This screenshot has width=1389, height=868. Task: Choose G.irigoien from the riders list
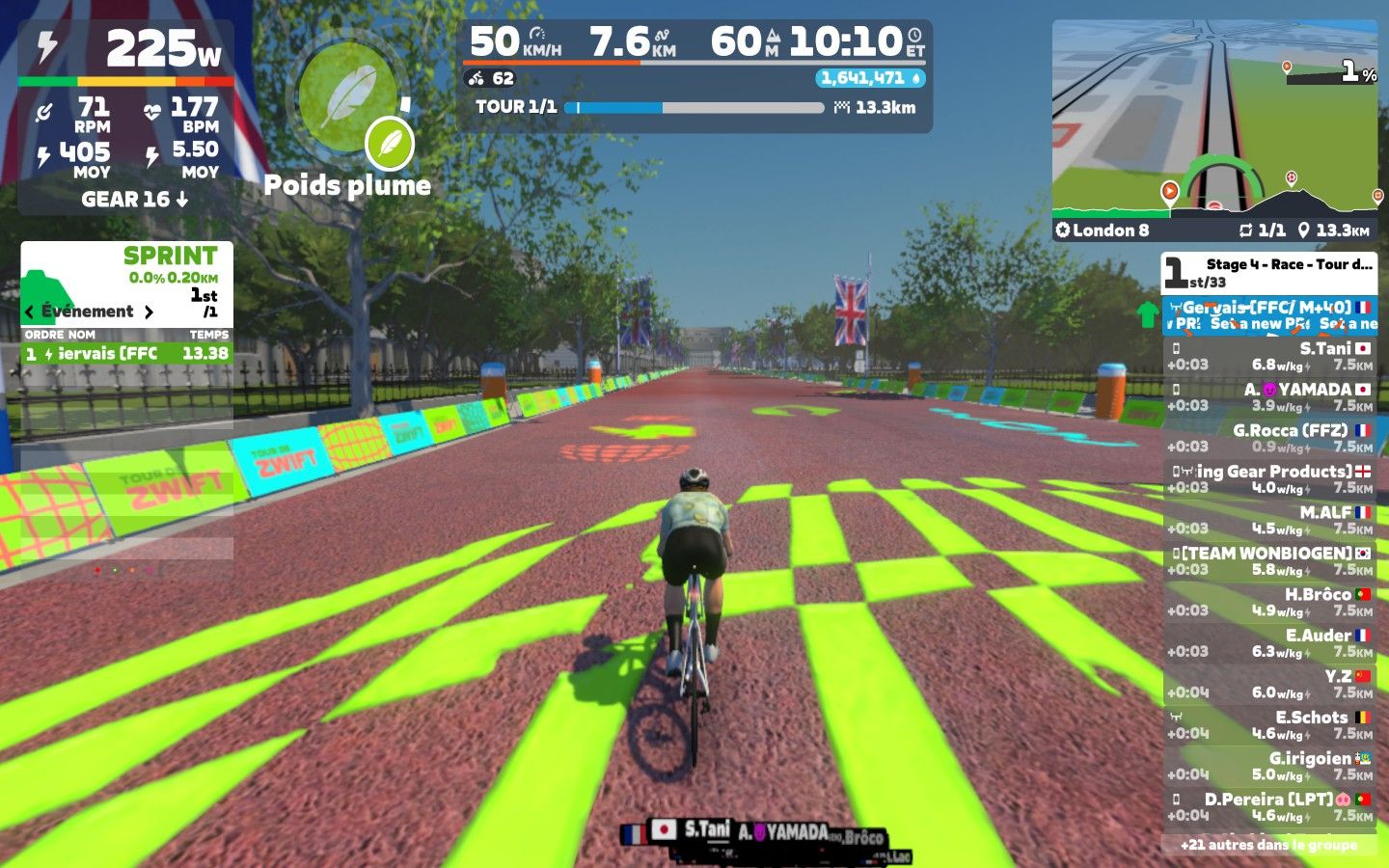click(1269, 766)
